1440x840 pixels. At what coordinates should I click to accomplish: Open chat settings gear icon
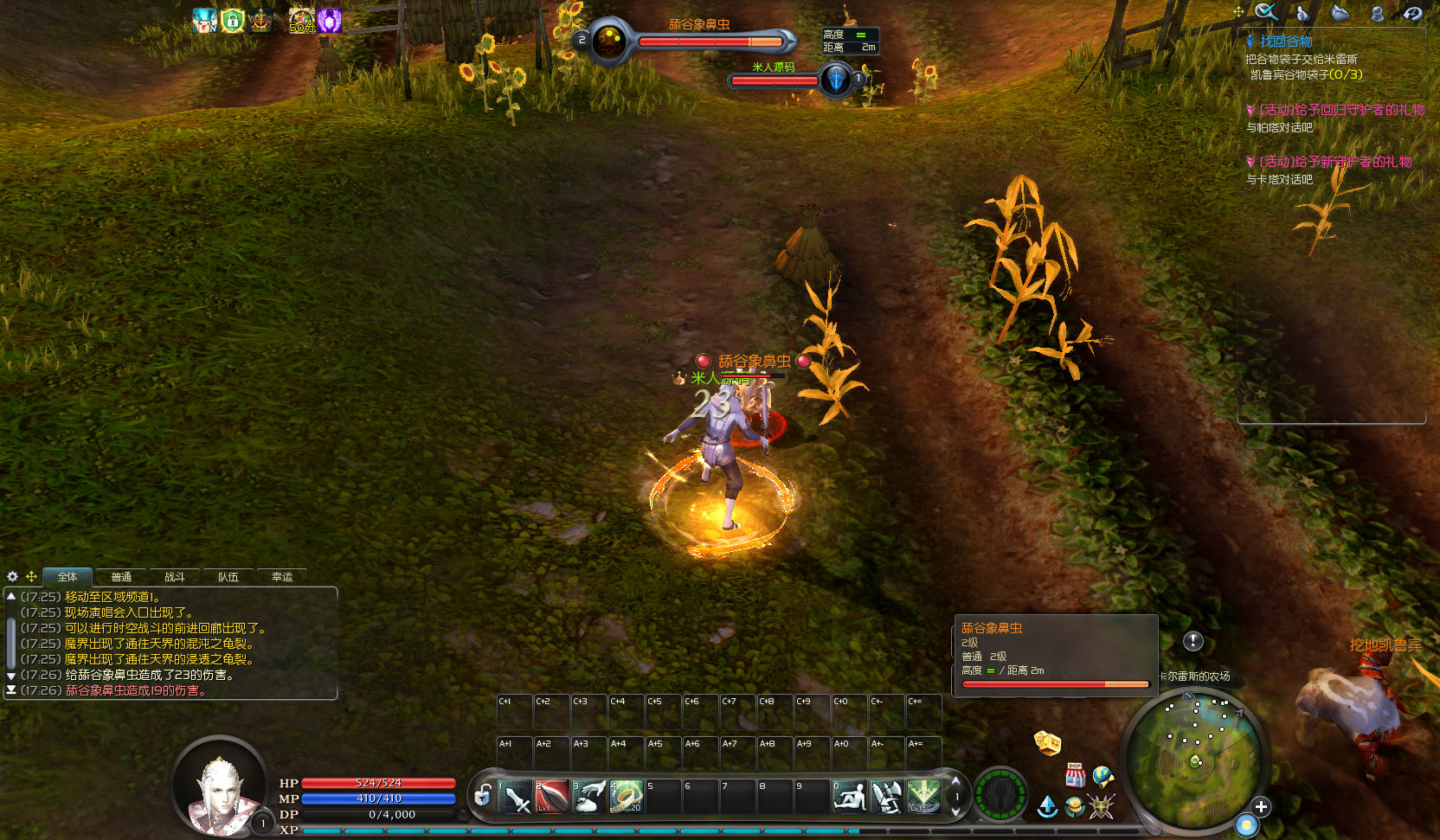pyautogui.click(x=12, y=576)
